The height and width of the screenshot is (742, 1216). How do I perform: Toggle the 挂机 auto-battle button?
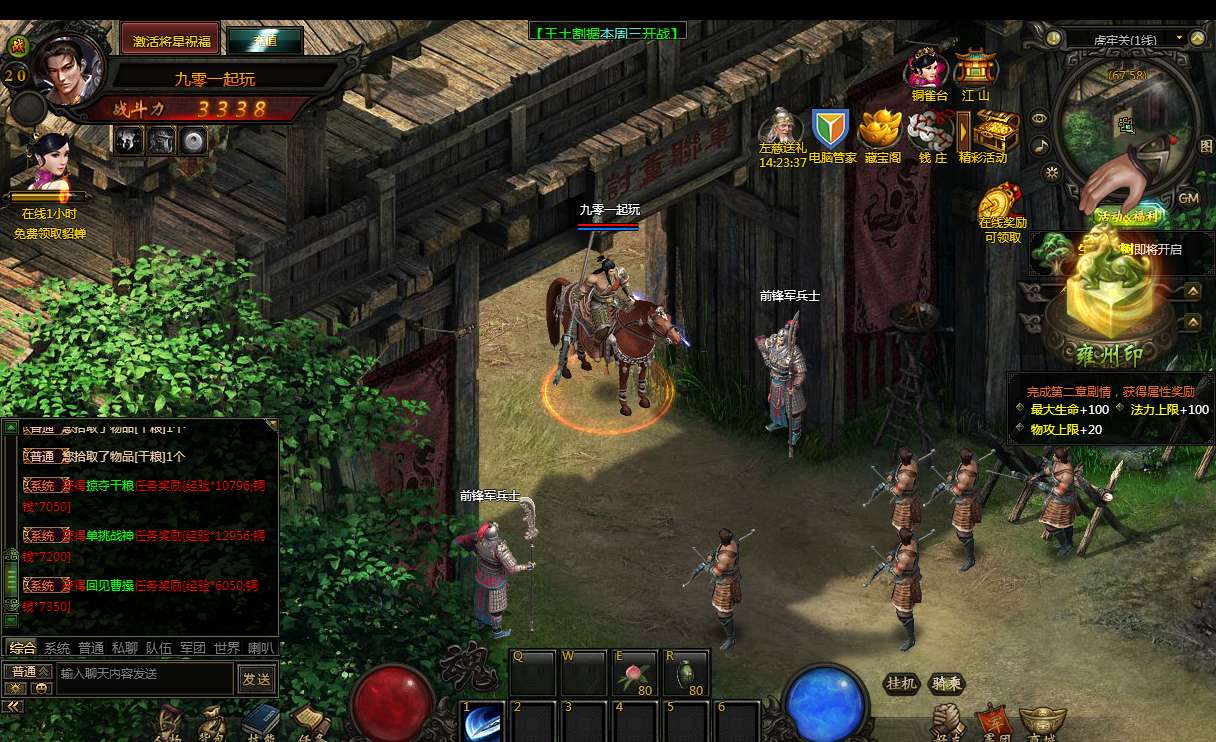click(x=901, y=683)
